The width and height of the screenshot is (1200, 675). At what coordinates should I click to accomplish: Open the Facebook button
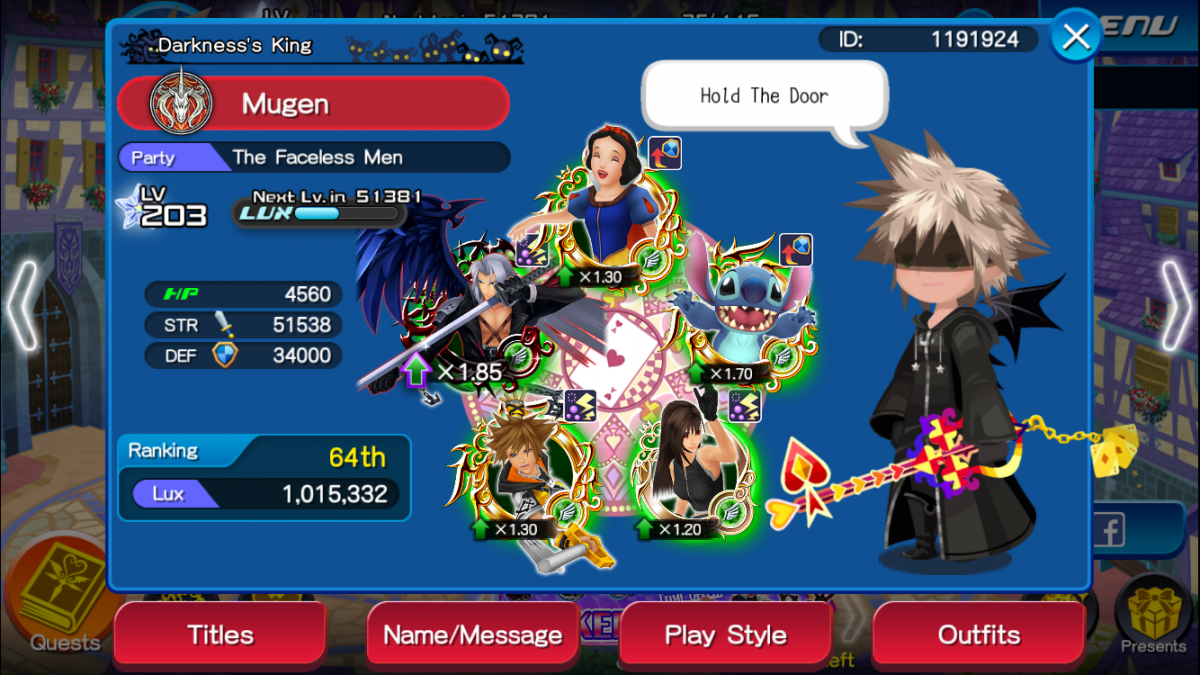[x=1107, y=531]
